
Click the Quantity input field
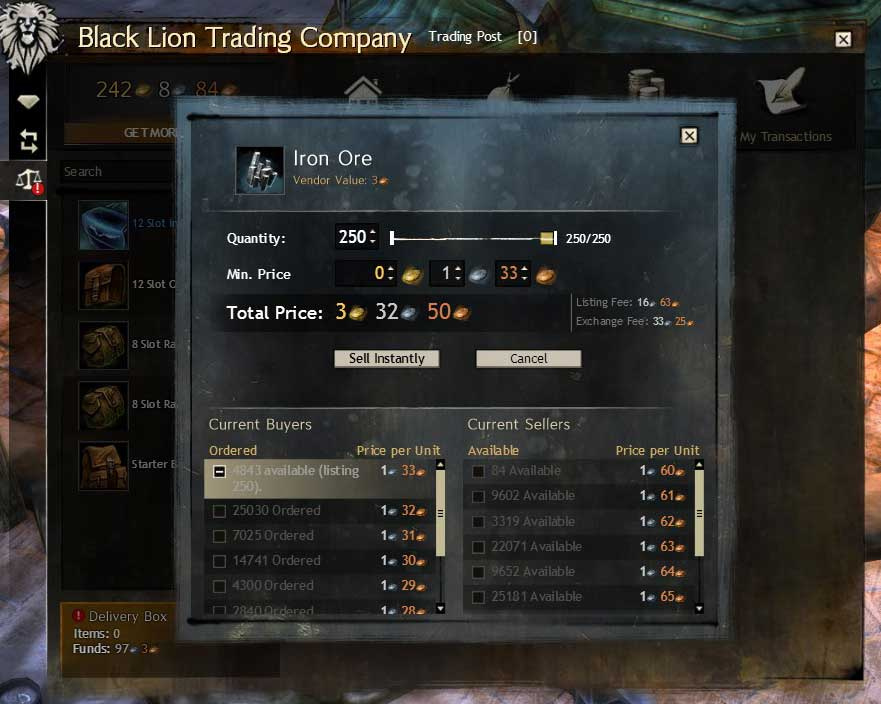click(352, 238)
